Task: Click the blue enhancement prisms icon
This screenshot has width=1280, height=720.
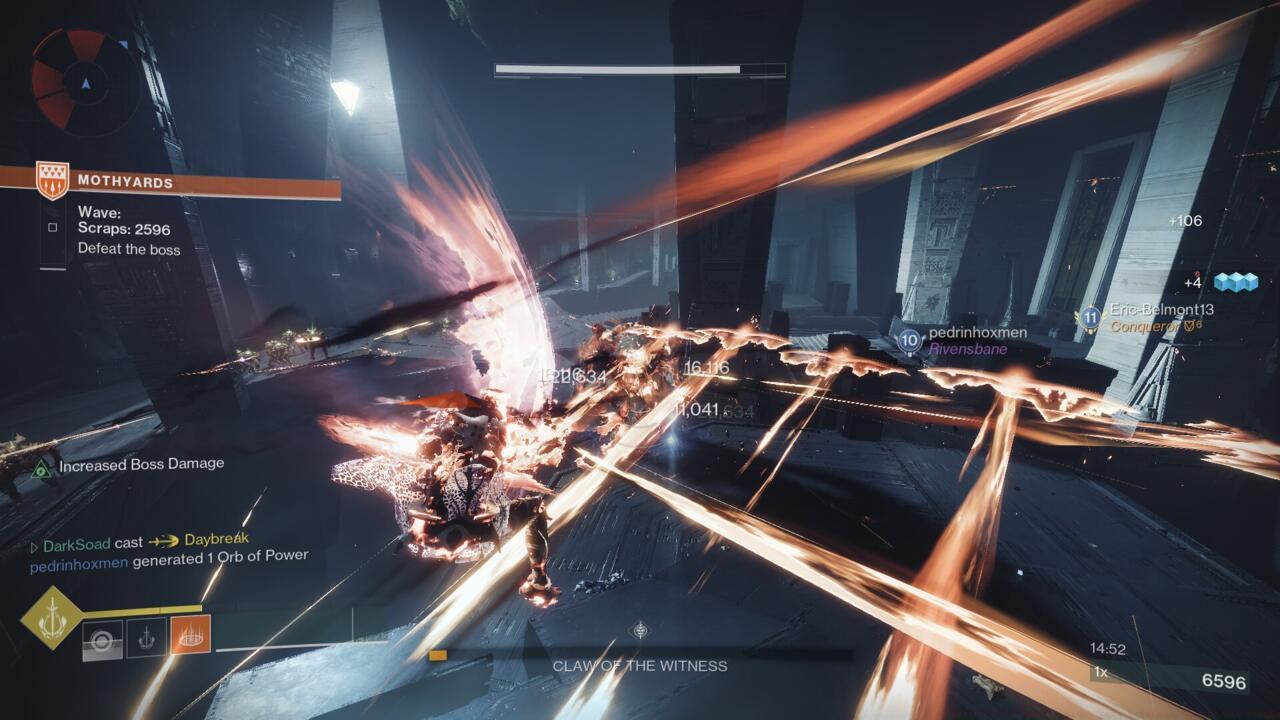Action: pos(1236,285)
